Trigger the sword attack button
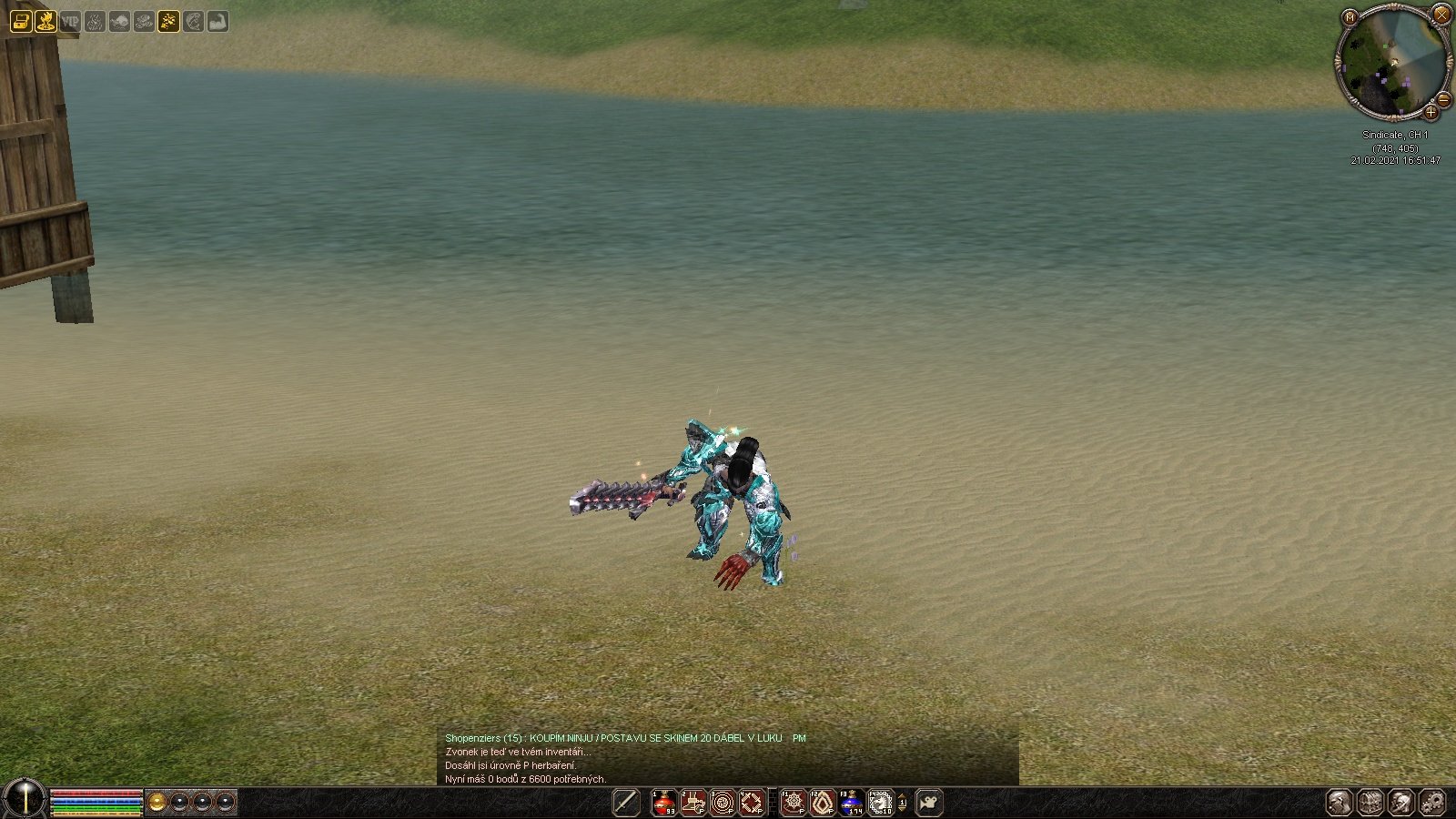 pyautogui.click(x=626, y=803)
